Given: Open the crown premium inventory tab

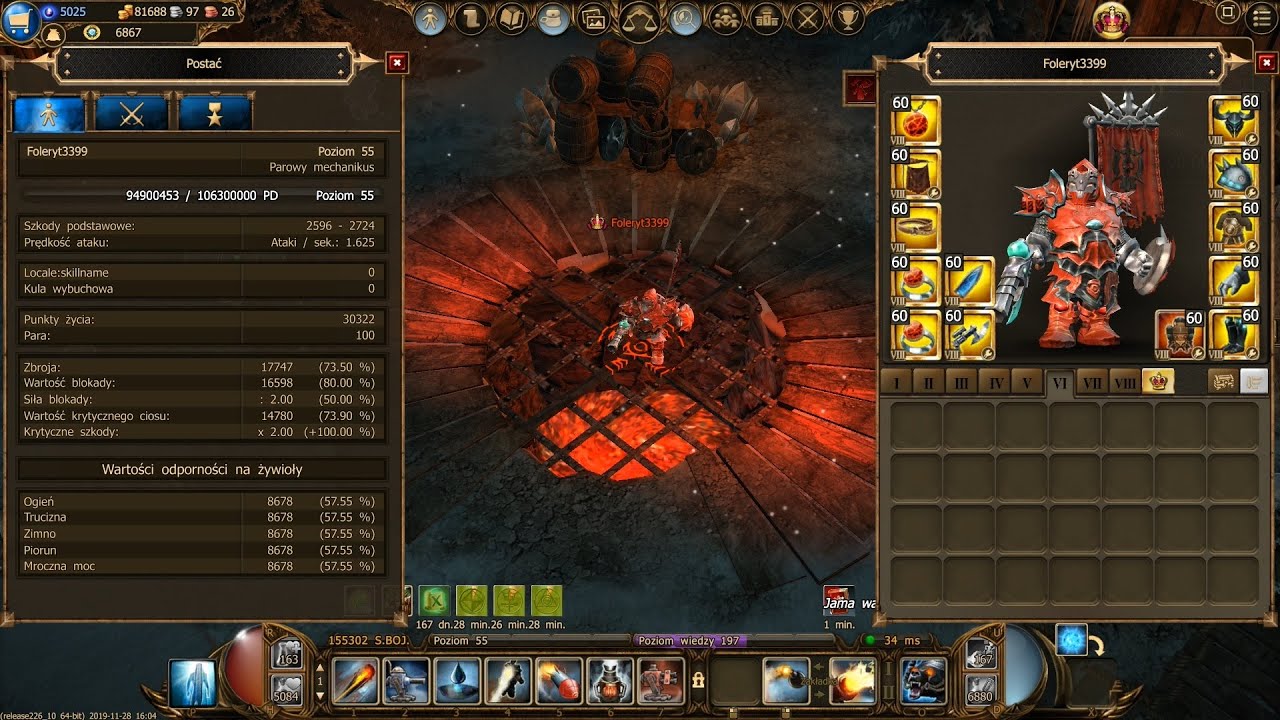Looking at the screenshot, I should [x=1158, y=382].
